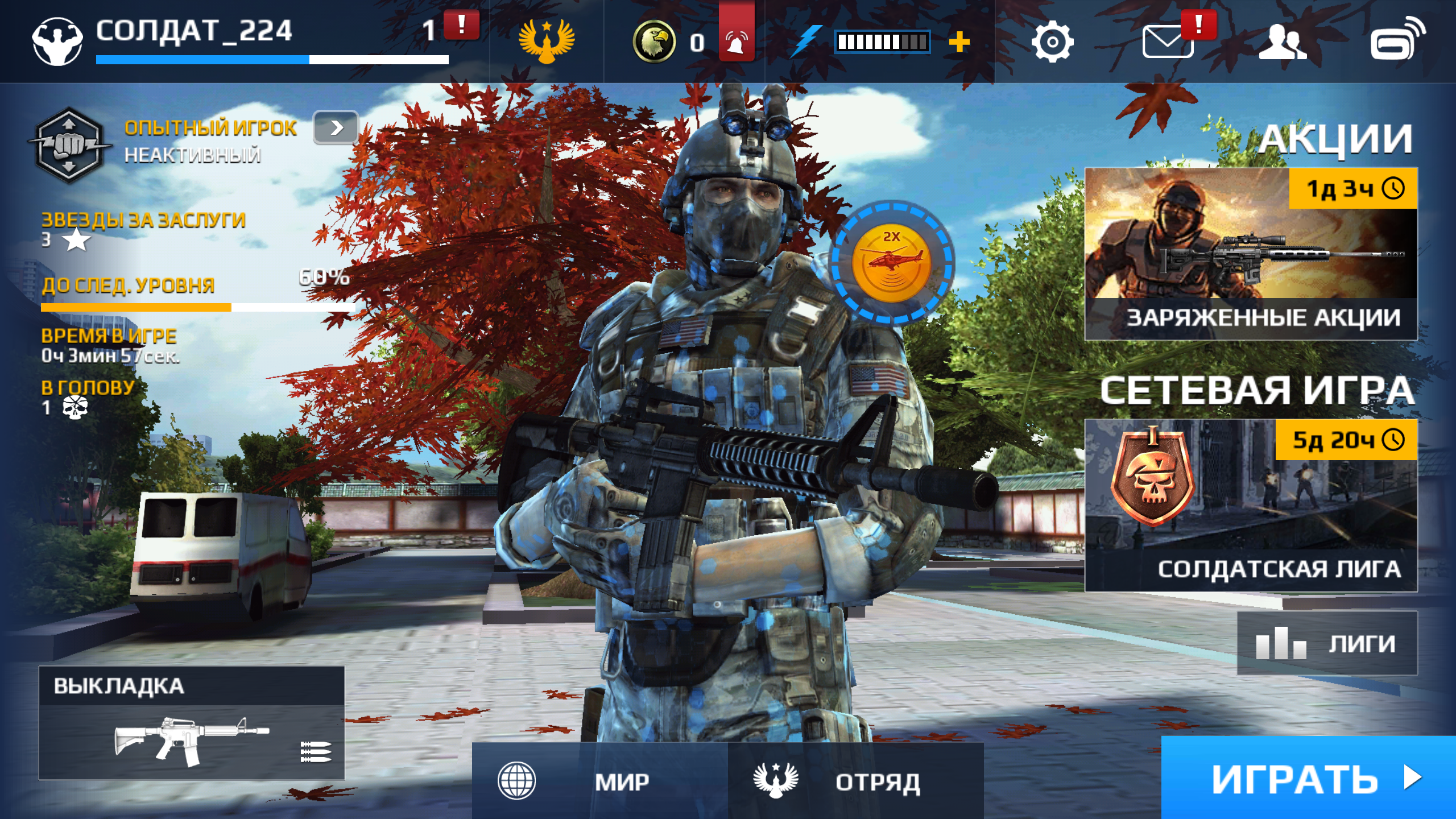
Task: Open the ВЫКЛАДКА loadout panel
Action: pyautogui.click(x=192, y=722)
